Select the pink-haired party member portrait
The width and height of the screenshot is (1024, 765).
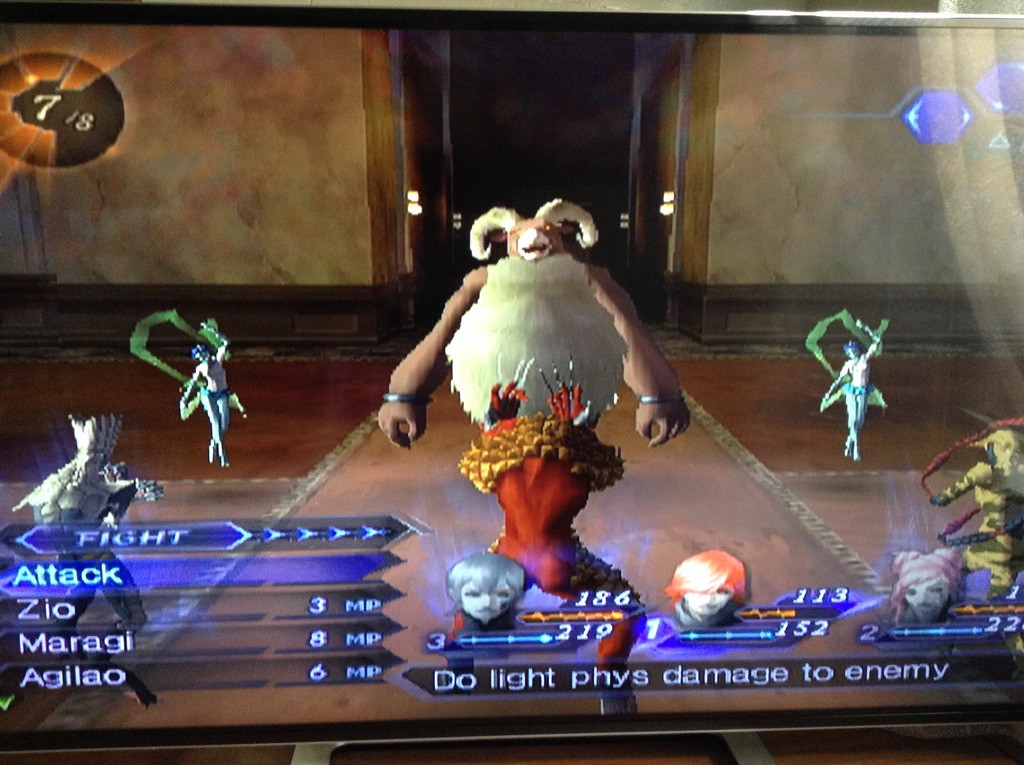[925, 586]
